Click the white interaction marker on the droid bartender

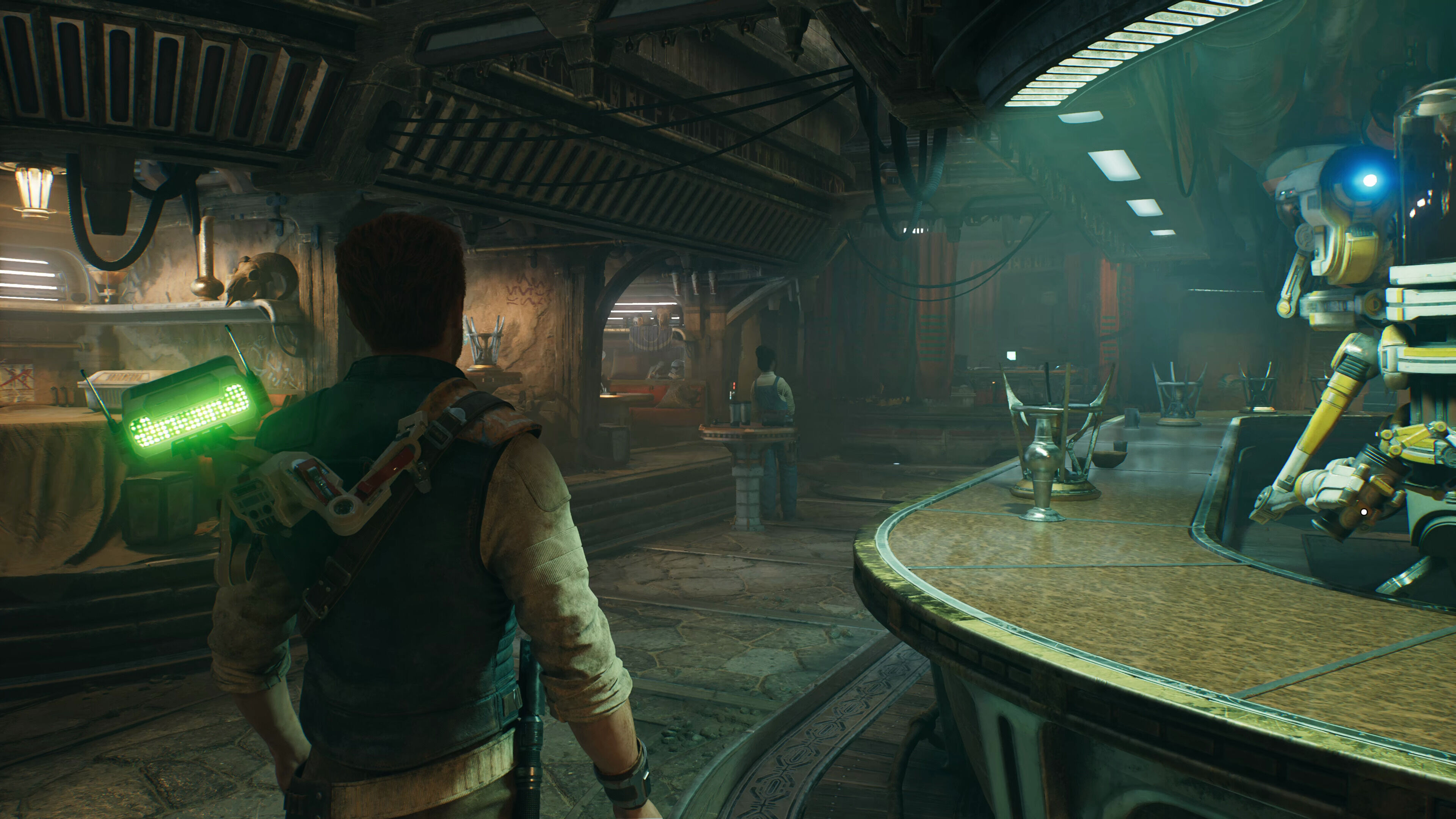(x=1364, y=512)
